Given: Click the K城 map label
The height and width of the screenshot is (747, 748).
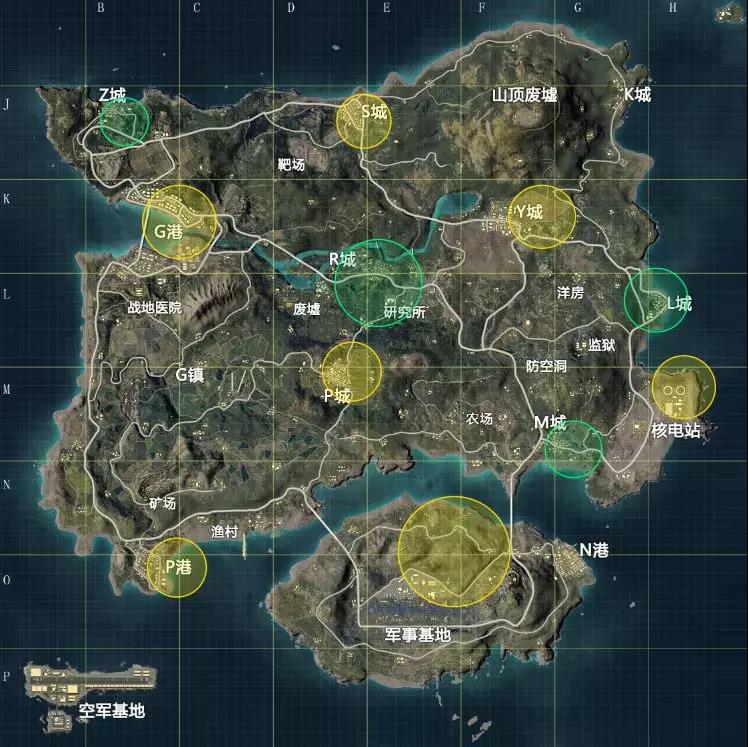Looking at the screenshot, I should pyautogui.click(x=637, y=95).
